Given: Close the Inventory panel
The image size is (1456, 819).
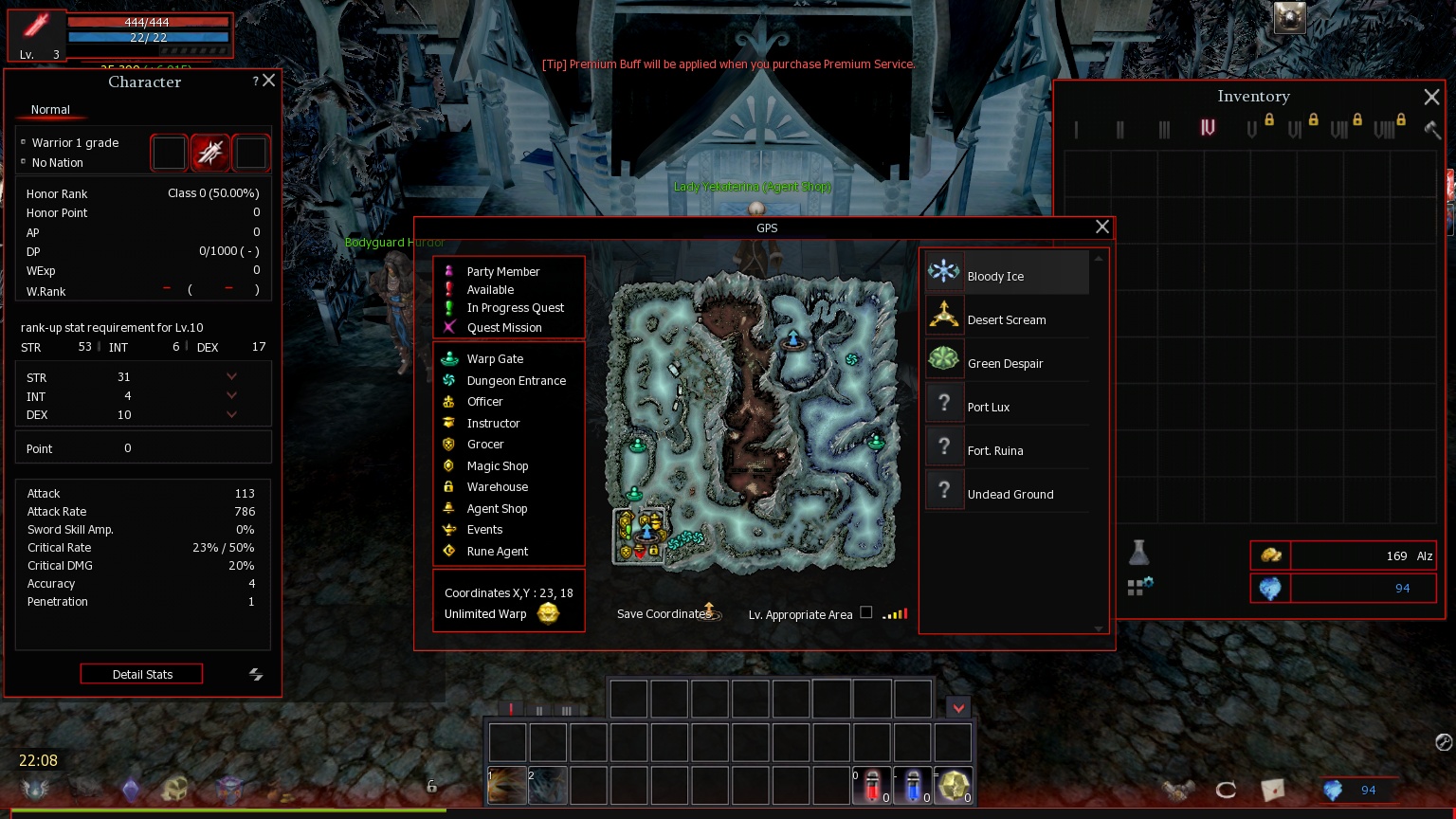Looking at the screenshot, I should point(1431,97).
